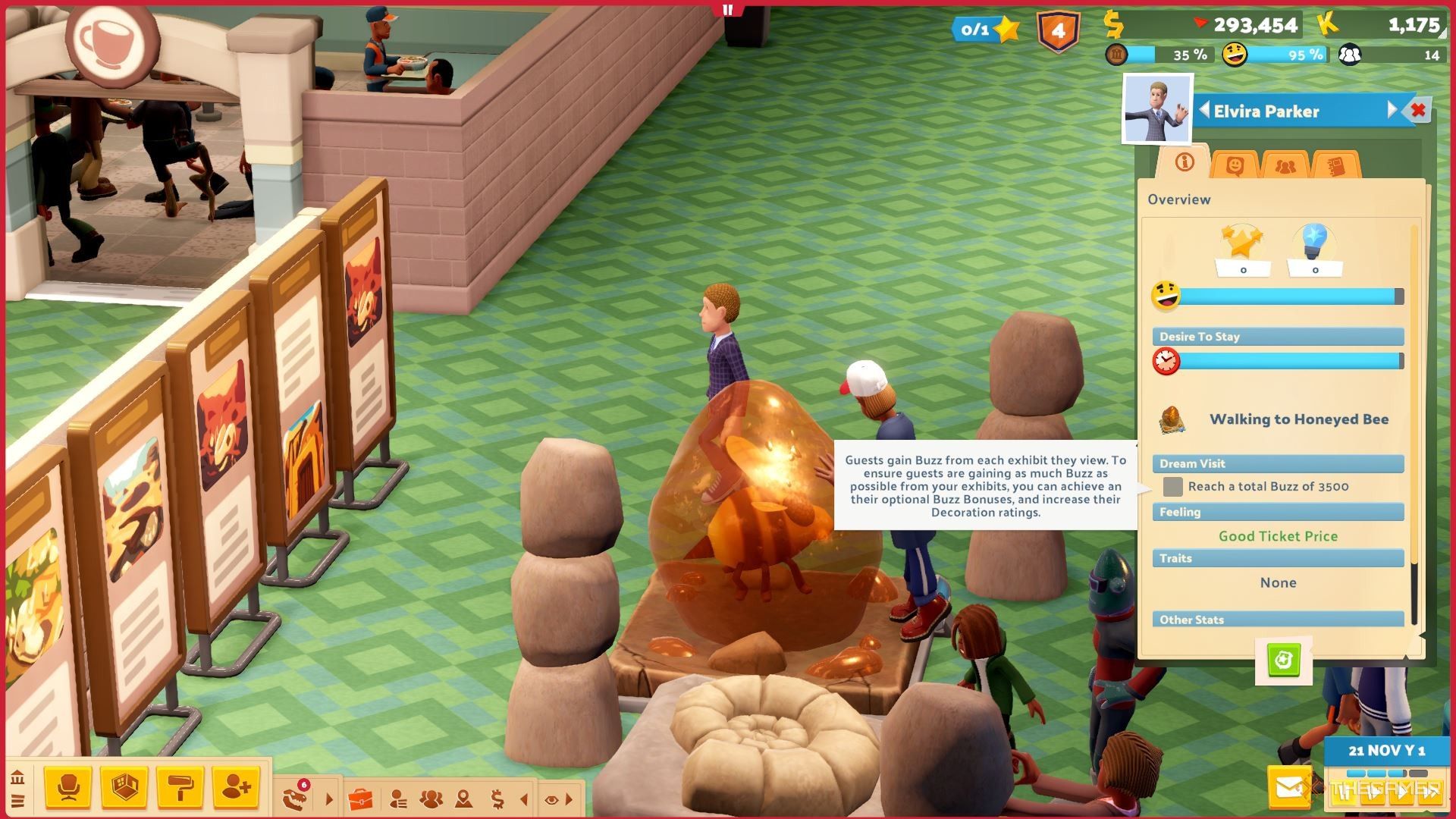Close the Elvira Parker guest panel
1456x819 pixels.
pyautogui.click(x=1418, y=111)
